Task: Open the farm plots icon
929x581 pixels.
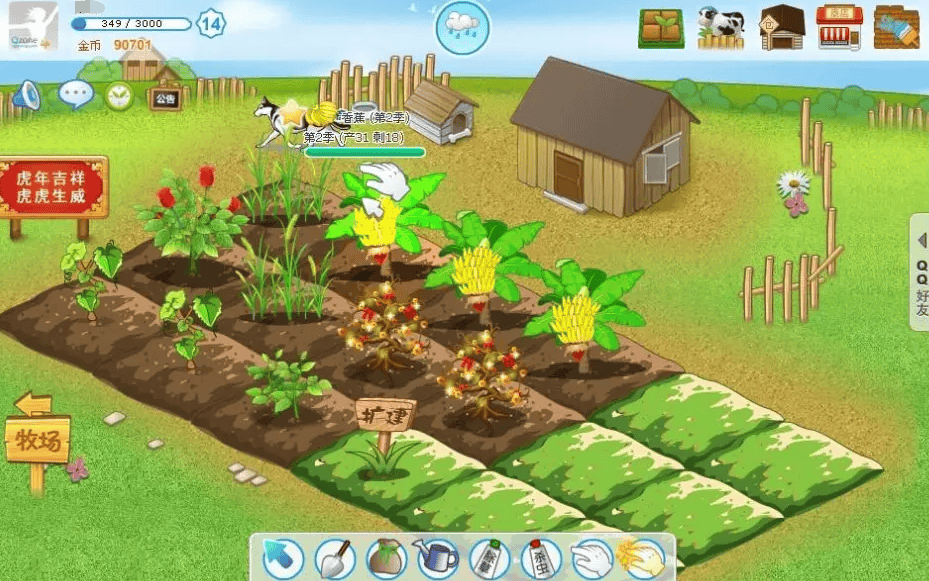Action: [x=661, y=29]
